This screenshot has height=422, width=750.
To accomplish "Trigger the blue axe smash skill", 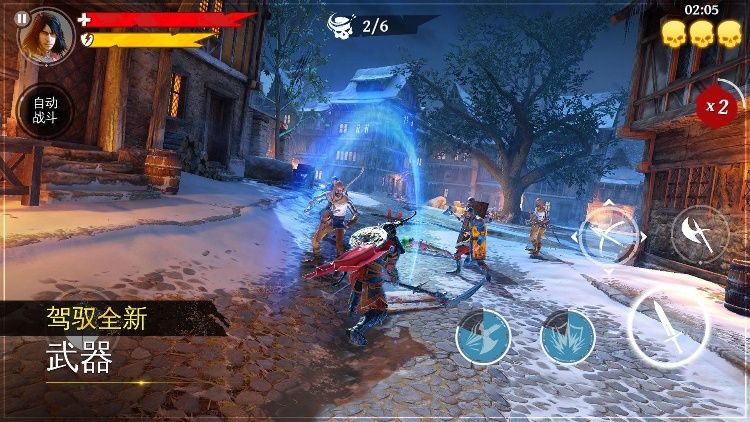I will [483, 337].
